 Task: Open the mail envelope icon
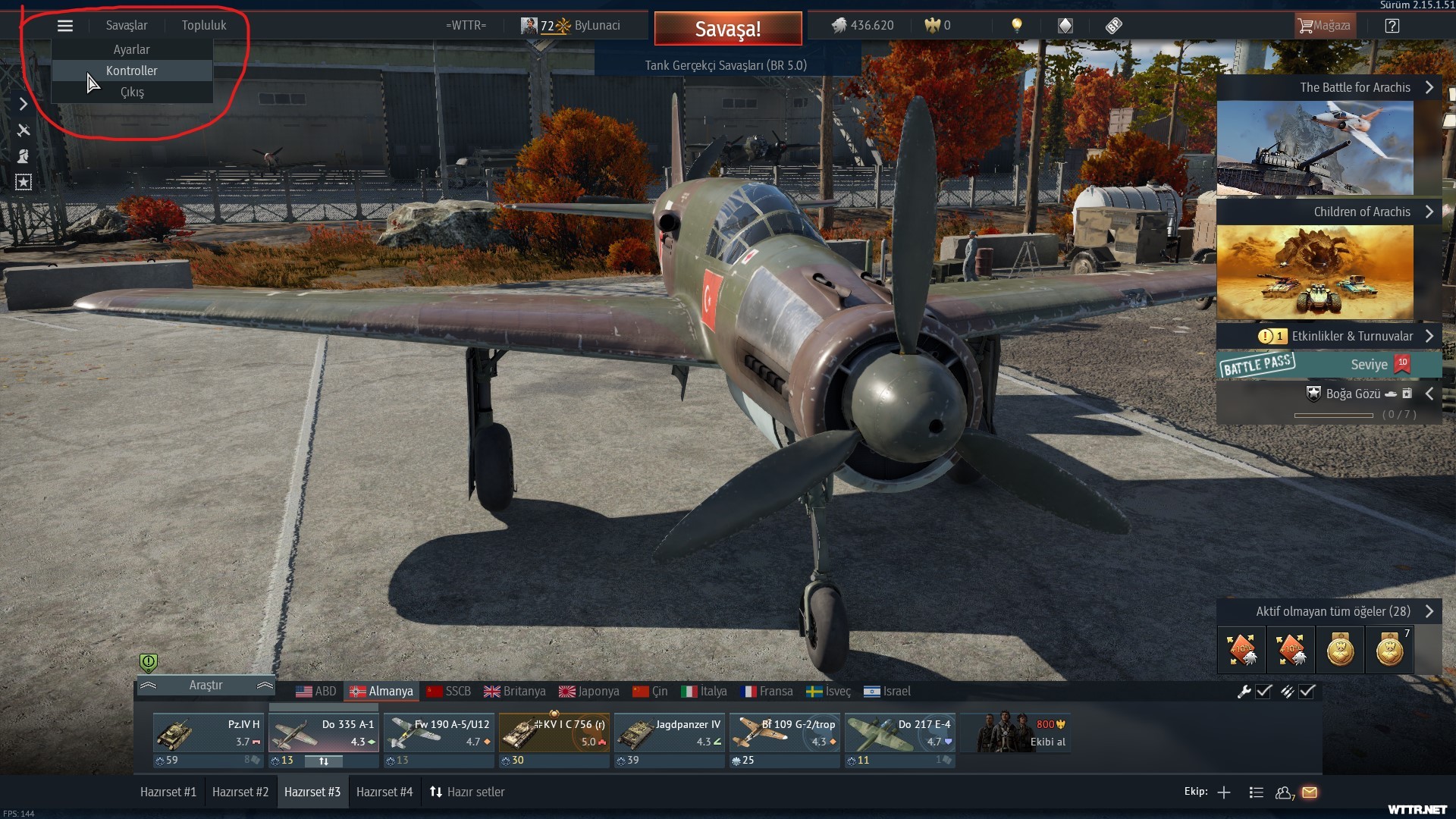pyautogui.click(x=1310, y=792)
